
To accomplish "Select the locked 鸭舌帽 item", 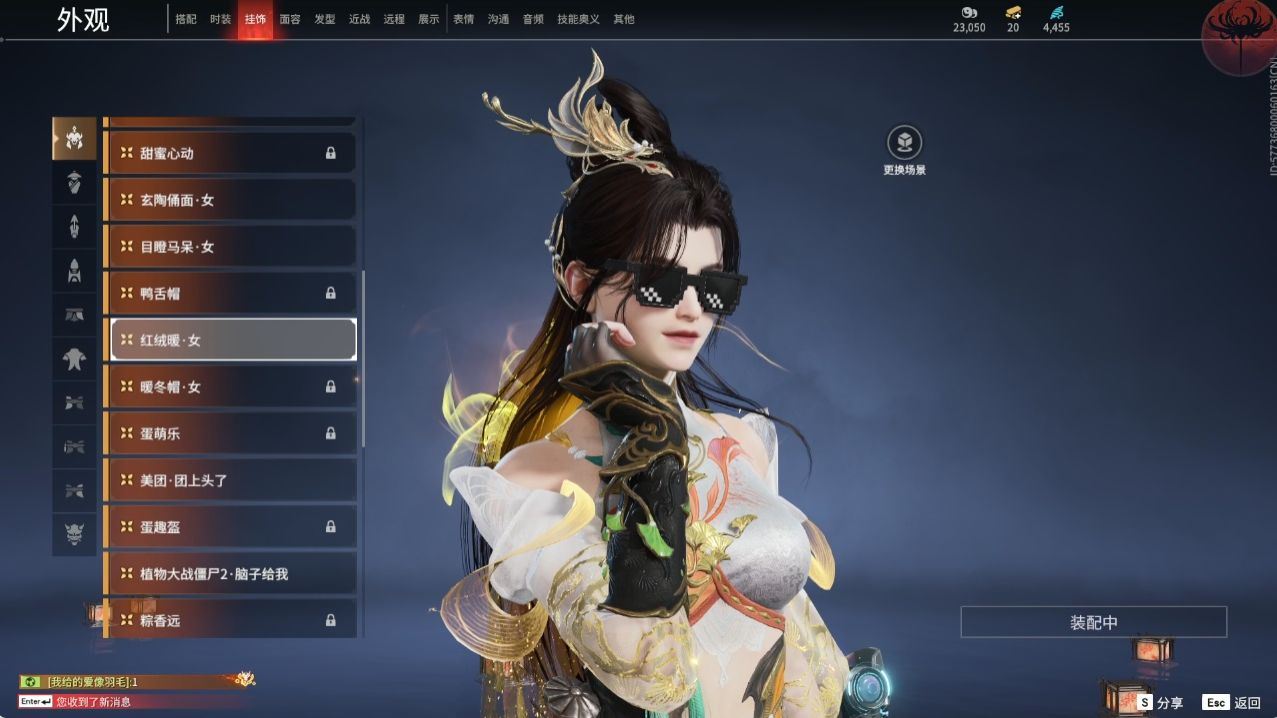I will 230,293.
